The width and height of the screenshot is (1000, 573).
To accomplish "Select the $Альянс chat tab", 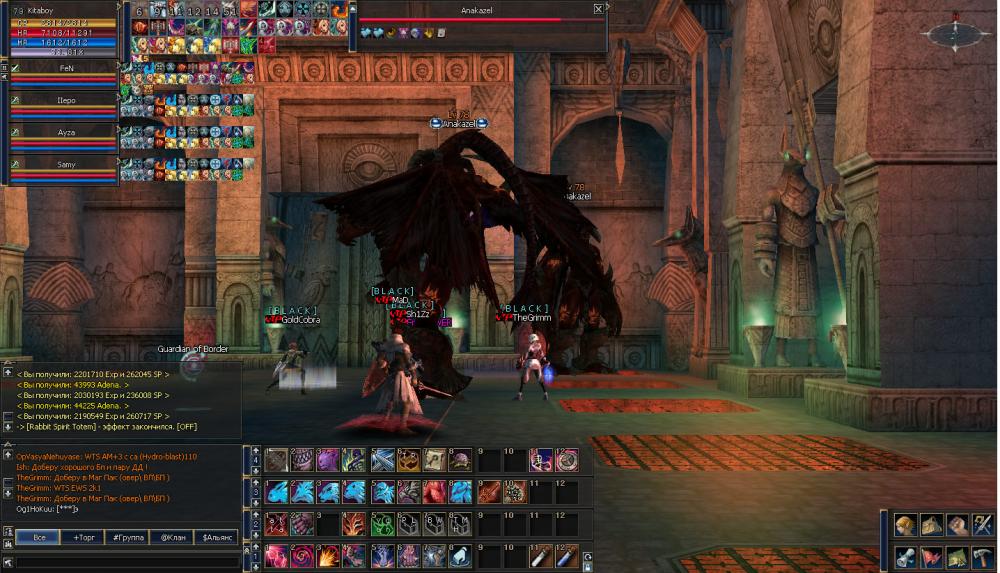I will [216, 537].
